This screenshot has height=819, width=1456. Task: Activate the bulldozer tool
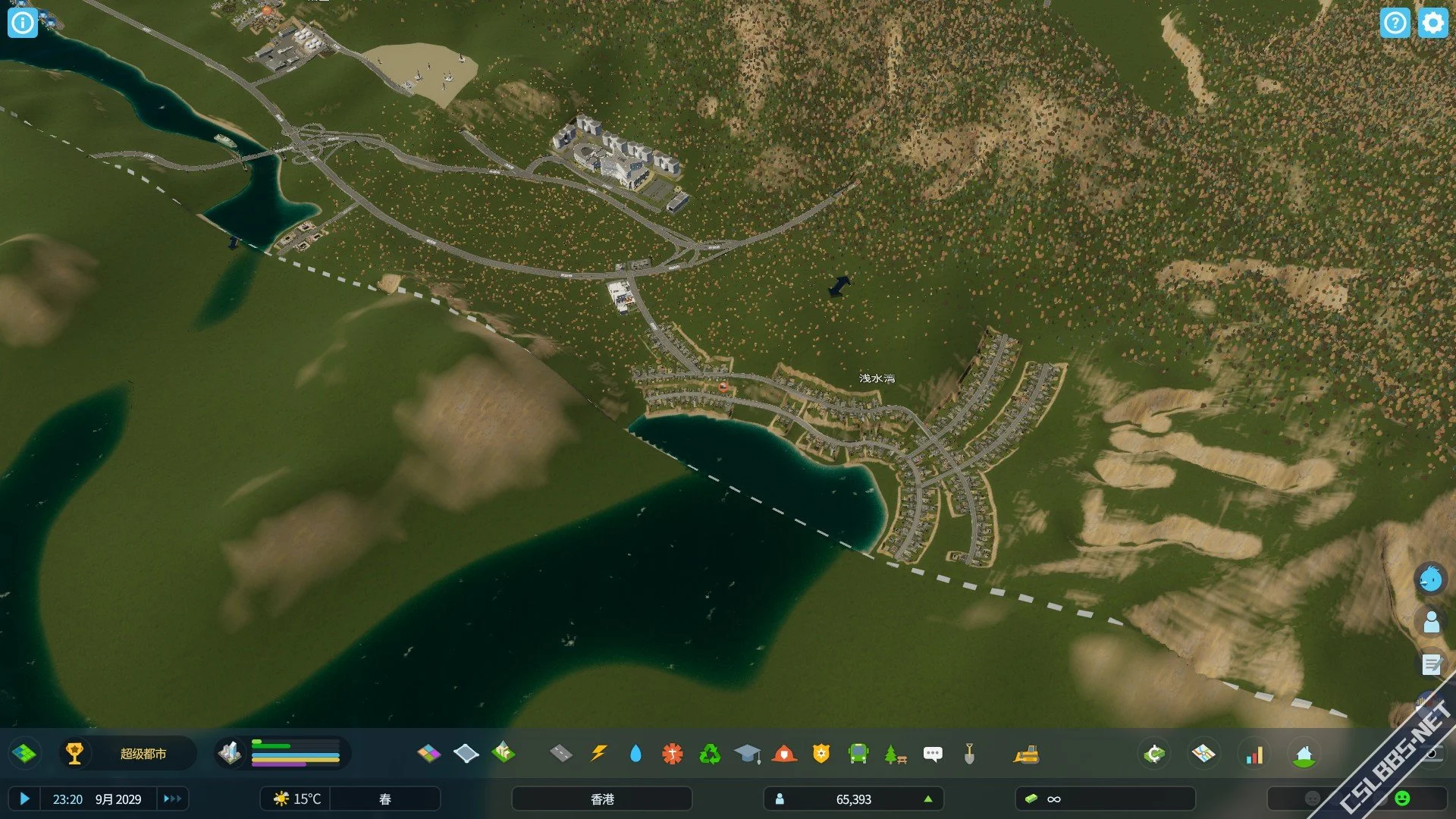click(x=1026, y=754)
